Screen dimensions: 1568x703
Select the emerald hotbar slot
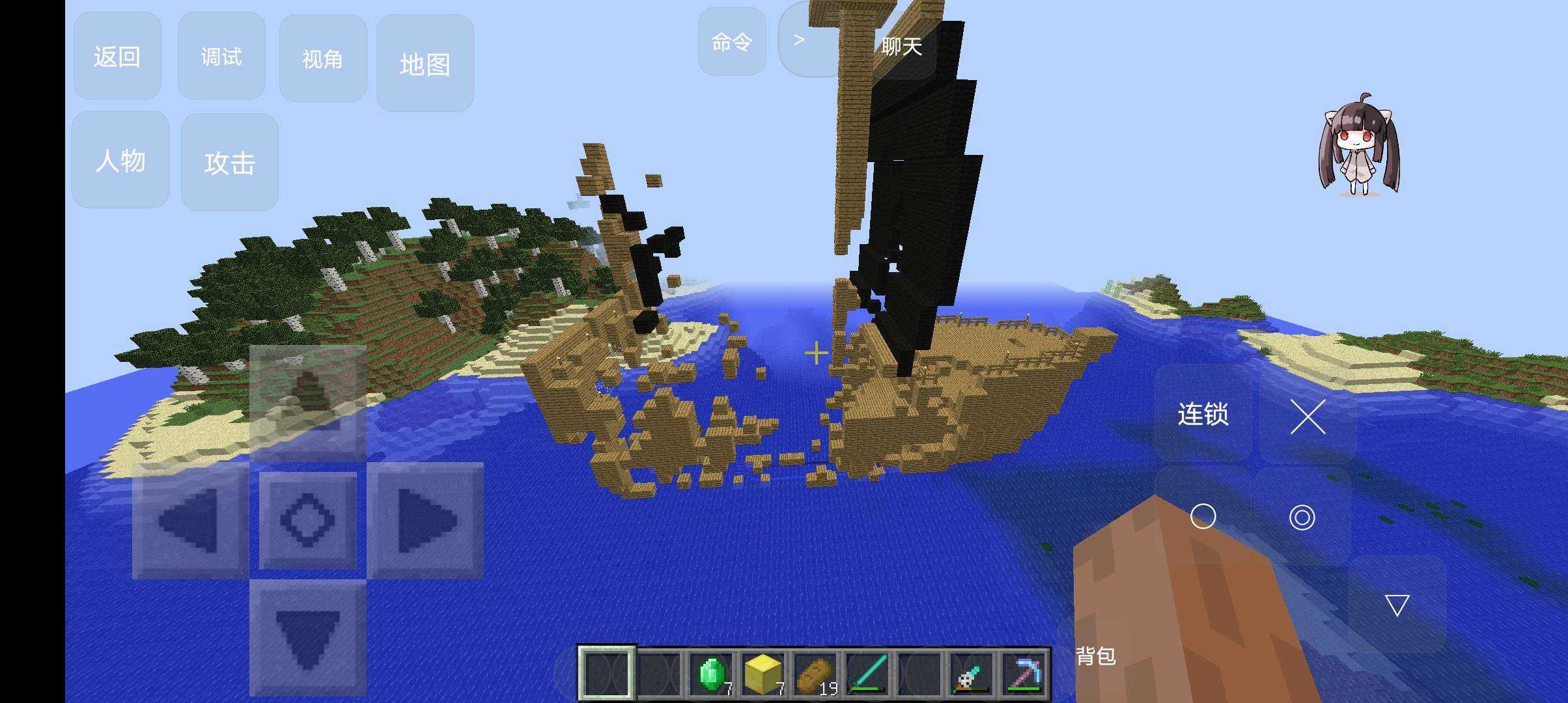(711, 674)
